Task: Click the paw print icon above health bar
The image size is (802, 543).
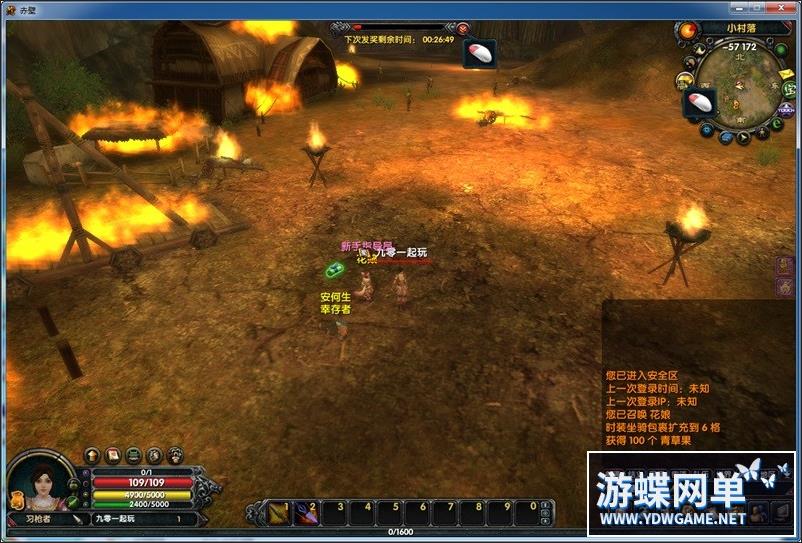Action: [x=176, y=455]
